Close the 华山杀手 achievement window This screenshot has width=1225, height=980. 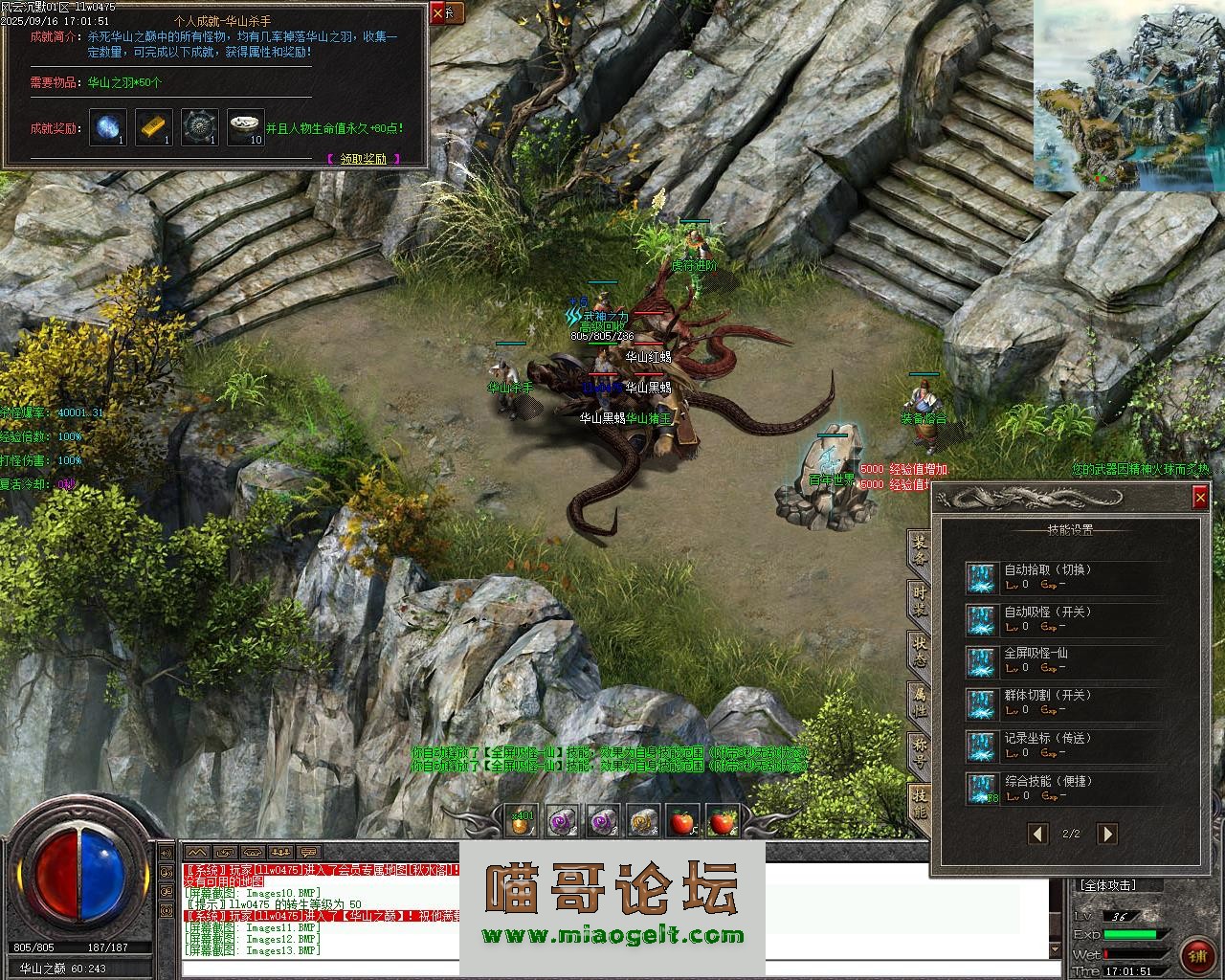click(438, 13)
